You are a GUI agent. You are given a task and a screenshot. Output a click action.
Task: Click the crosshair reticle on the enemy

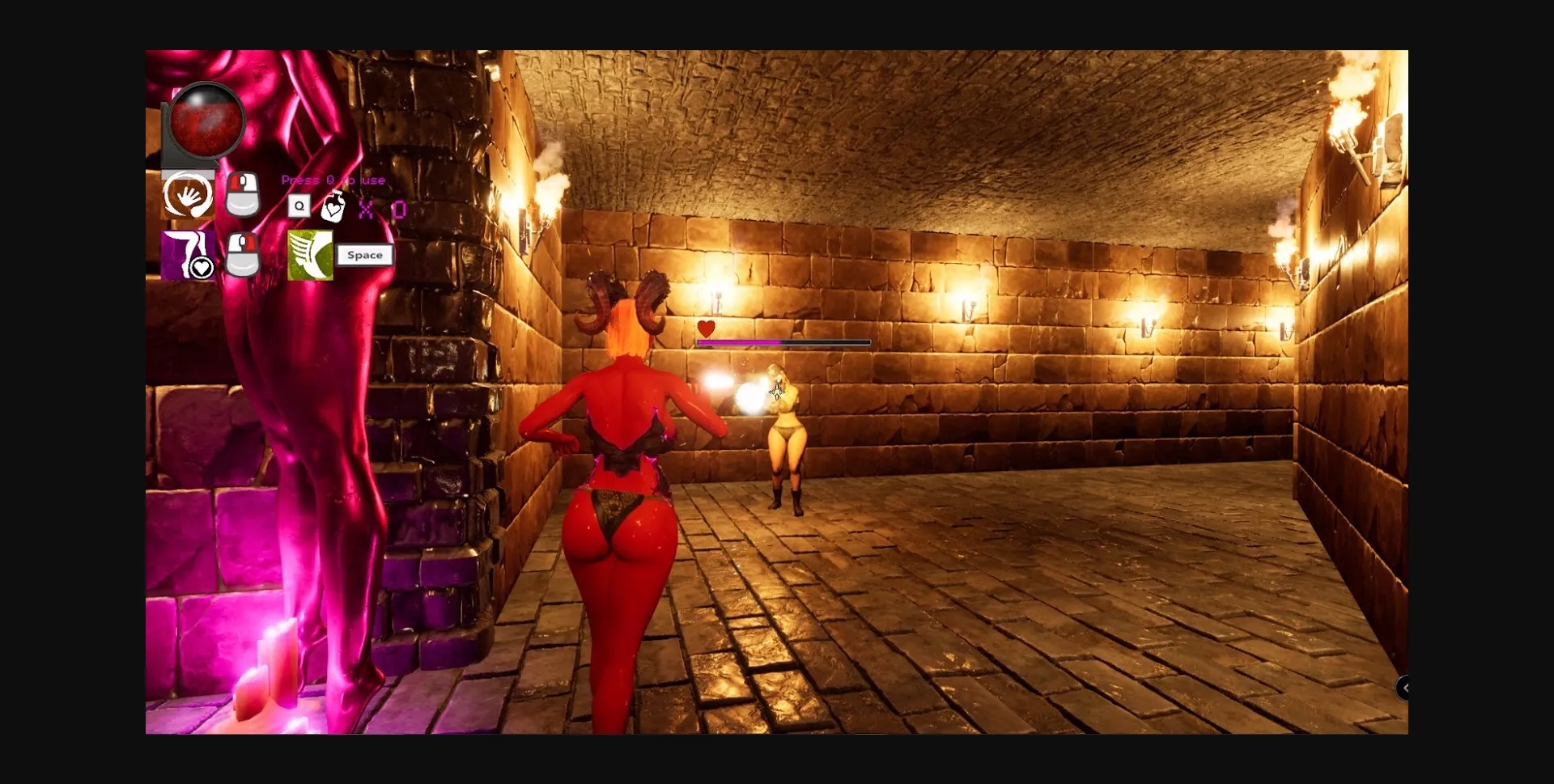[x=777, y=391]
